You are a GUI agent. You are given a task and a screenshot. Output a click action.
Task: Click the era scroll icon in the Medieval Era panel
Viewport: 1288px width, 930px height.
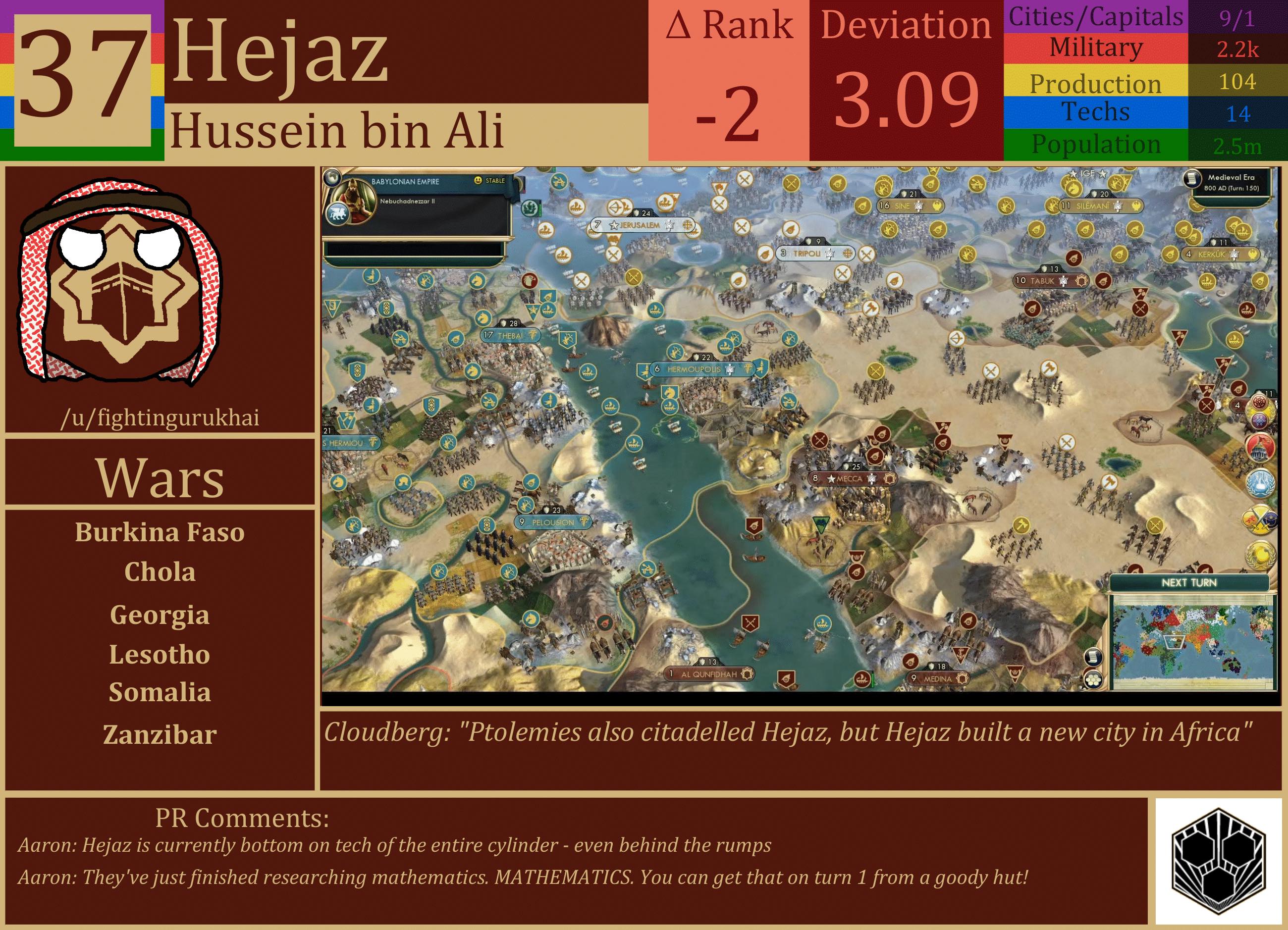click(1191, 179)
